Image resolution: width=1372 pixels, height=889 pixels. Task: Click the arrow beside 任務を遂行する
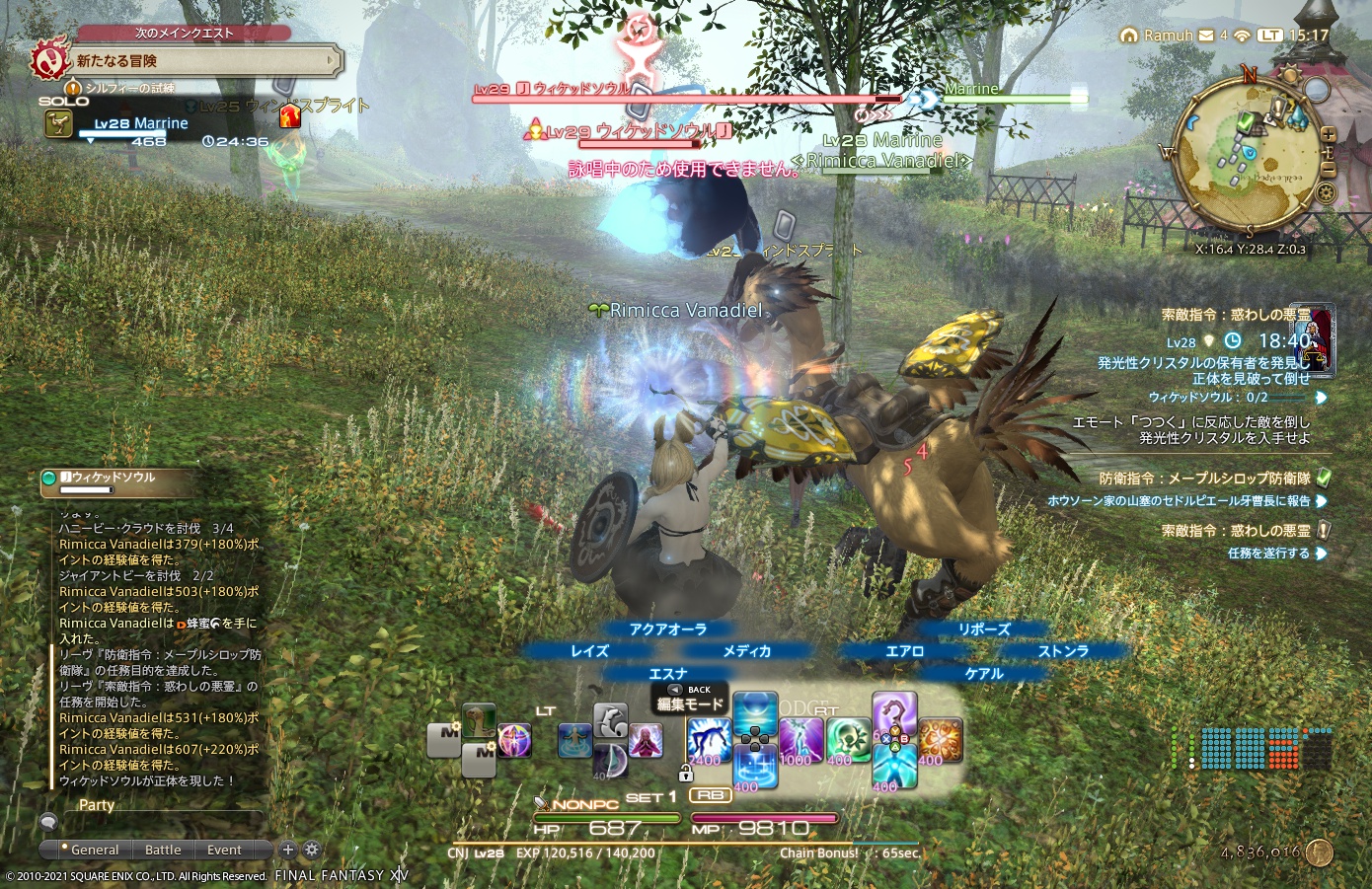click(x=1324, y=553)
